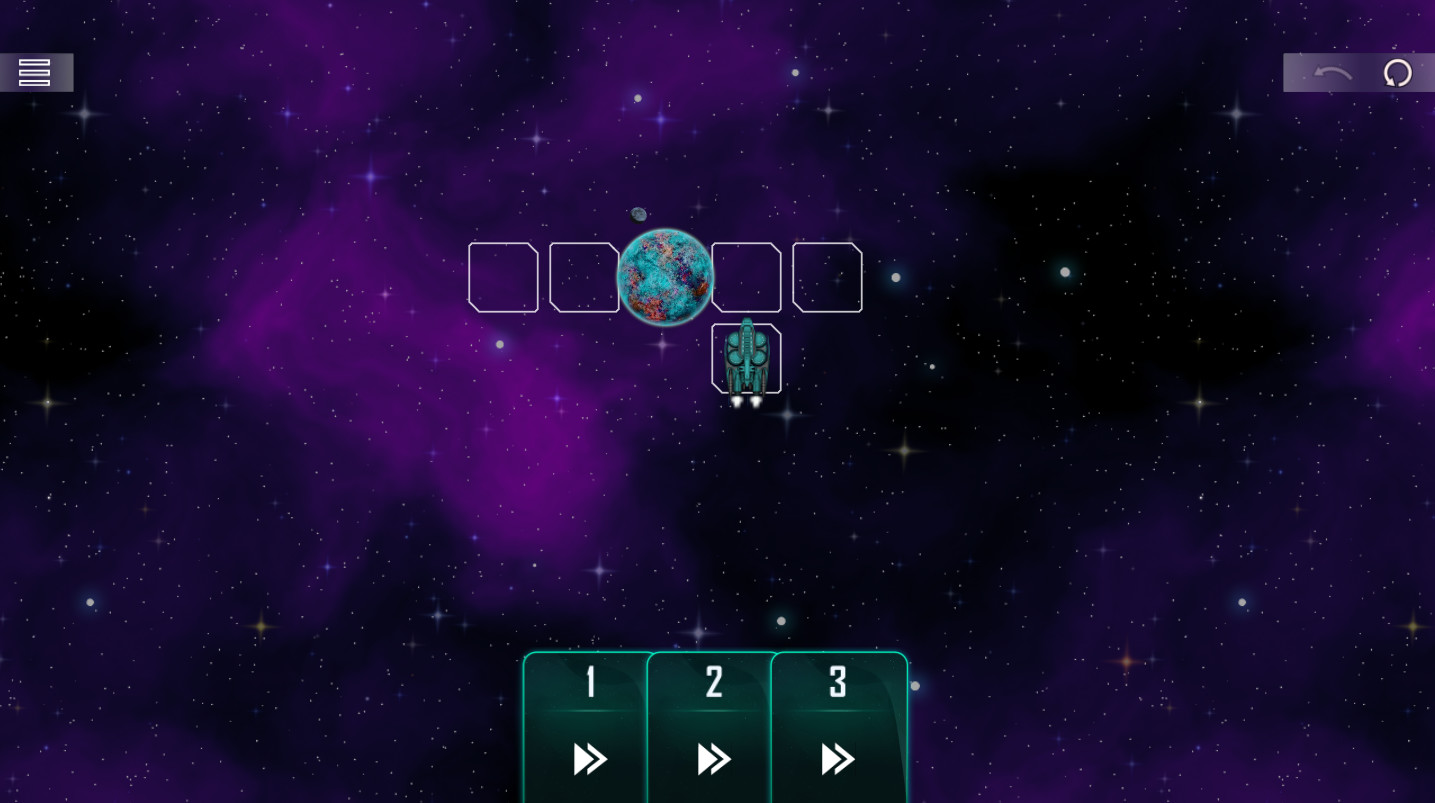Viewport: 1435px width, 803px height.
Task: Click the small moon above the planet
Action: coord(637,212)
